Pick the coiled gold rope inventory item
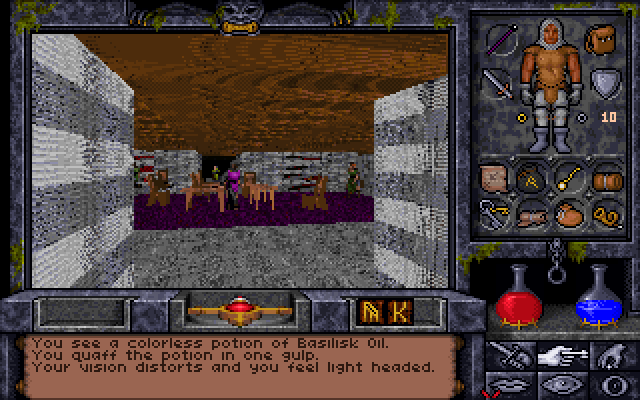 606,214
